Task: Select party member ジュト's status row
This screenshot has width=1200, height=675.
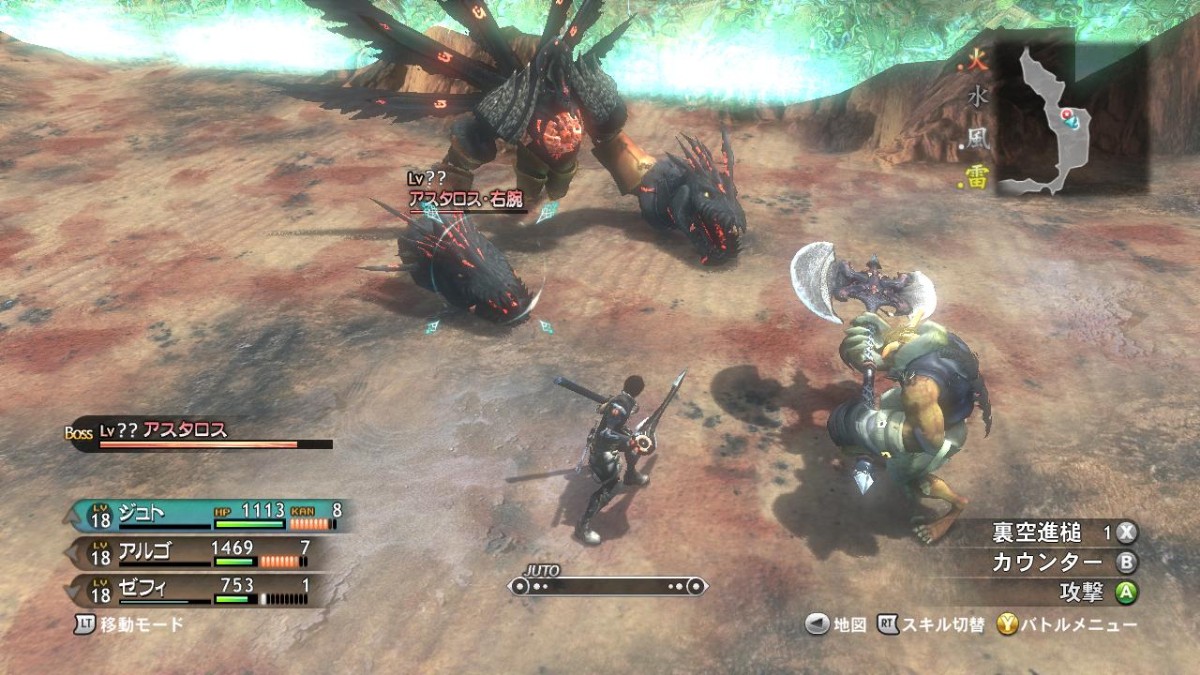Action: click(208, 516)
